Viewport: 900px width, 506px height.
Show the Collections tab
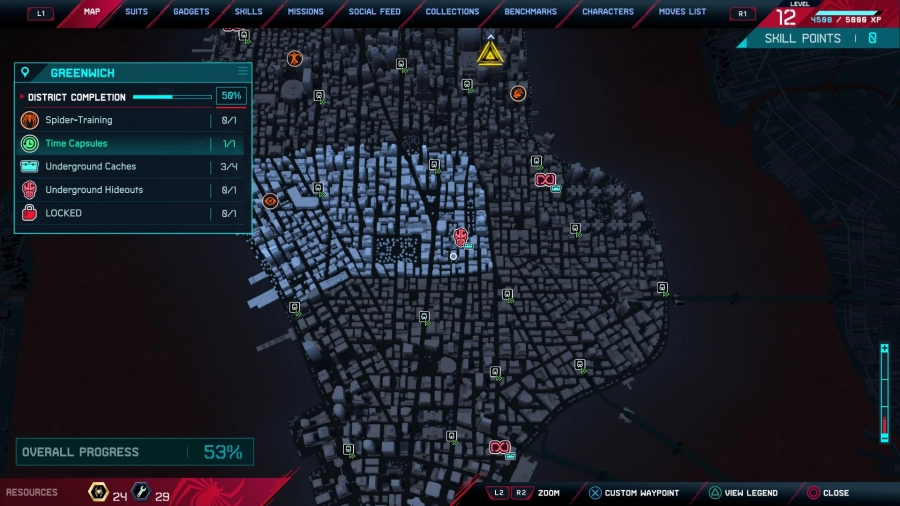[x=452, y=12]
